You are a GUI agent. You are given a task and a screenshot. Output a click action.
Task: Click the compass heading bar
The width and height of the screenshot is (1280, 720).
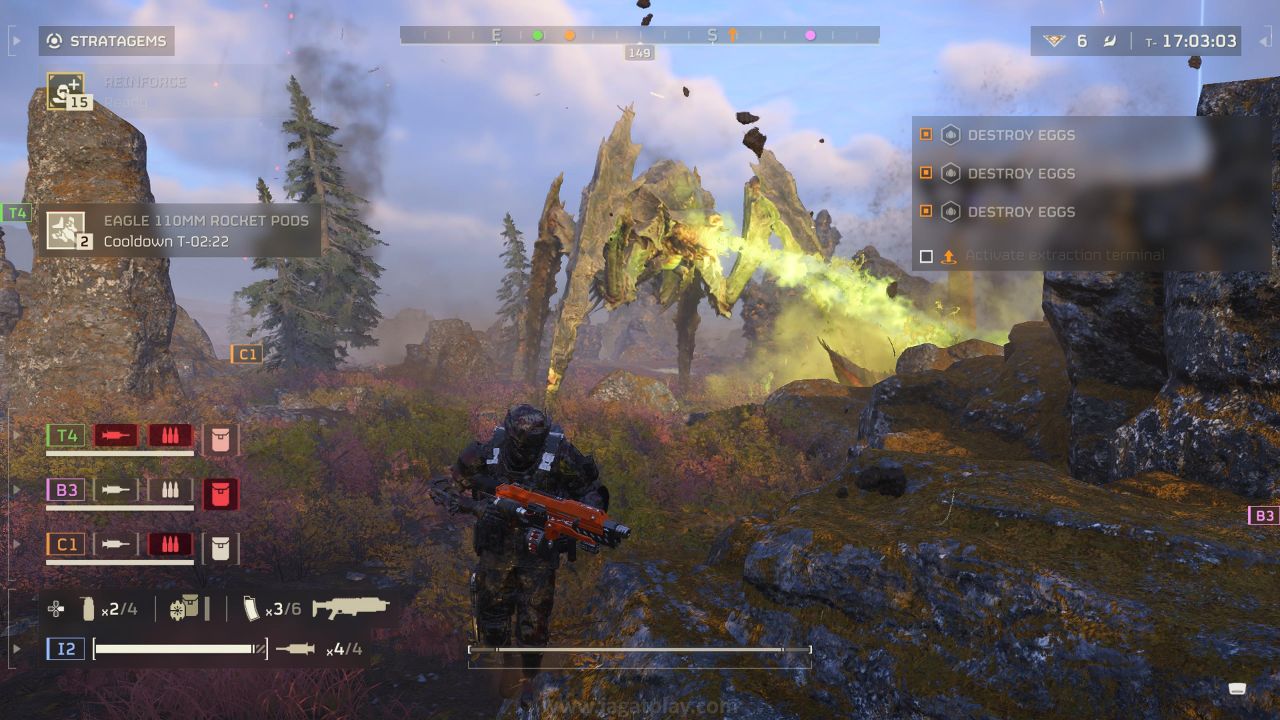[639, 35]
